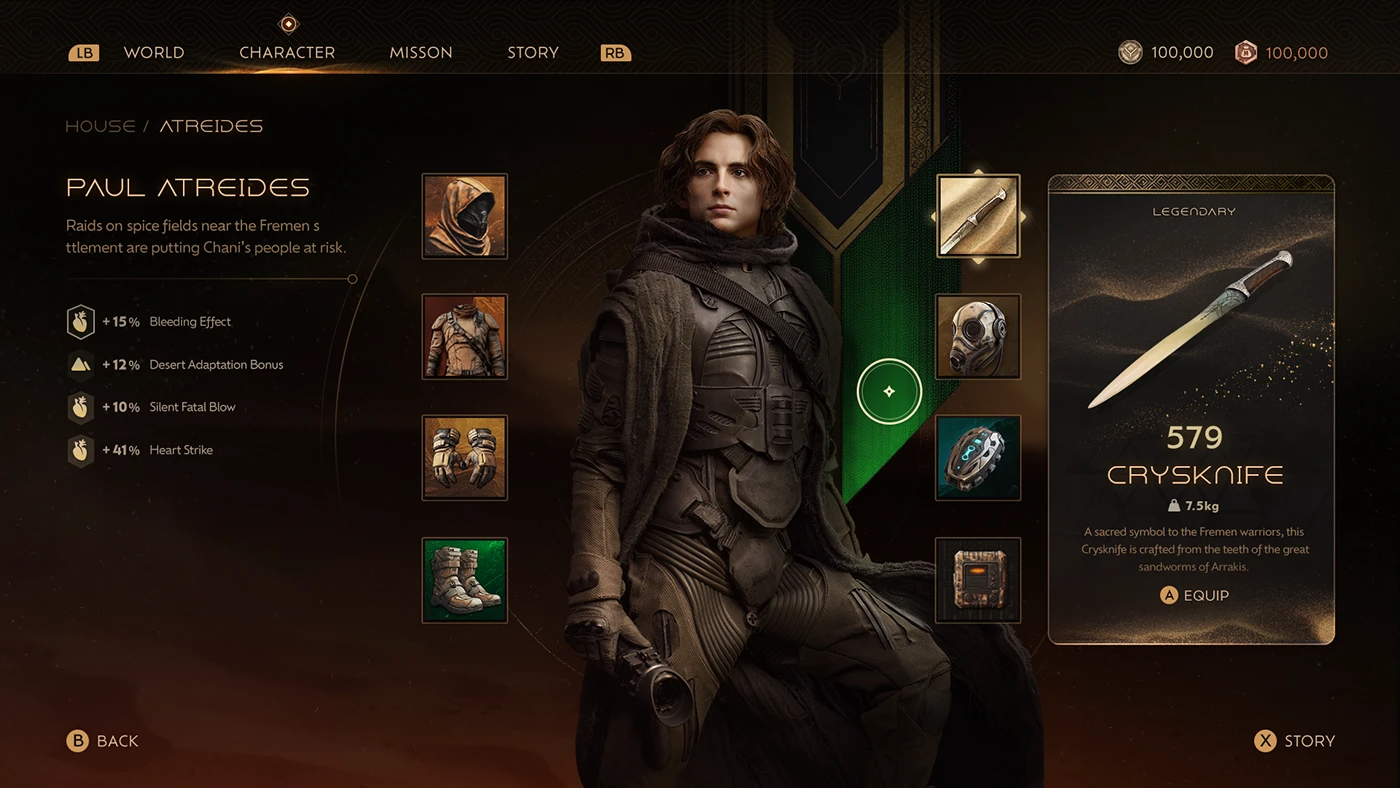Screen dimensions: 1400x788
Task: Choose the stillsuit body armor slot
Action: [464, 337]
